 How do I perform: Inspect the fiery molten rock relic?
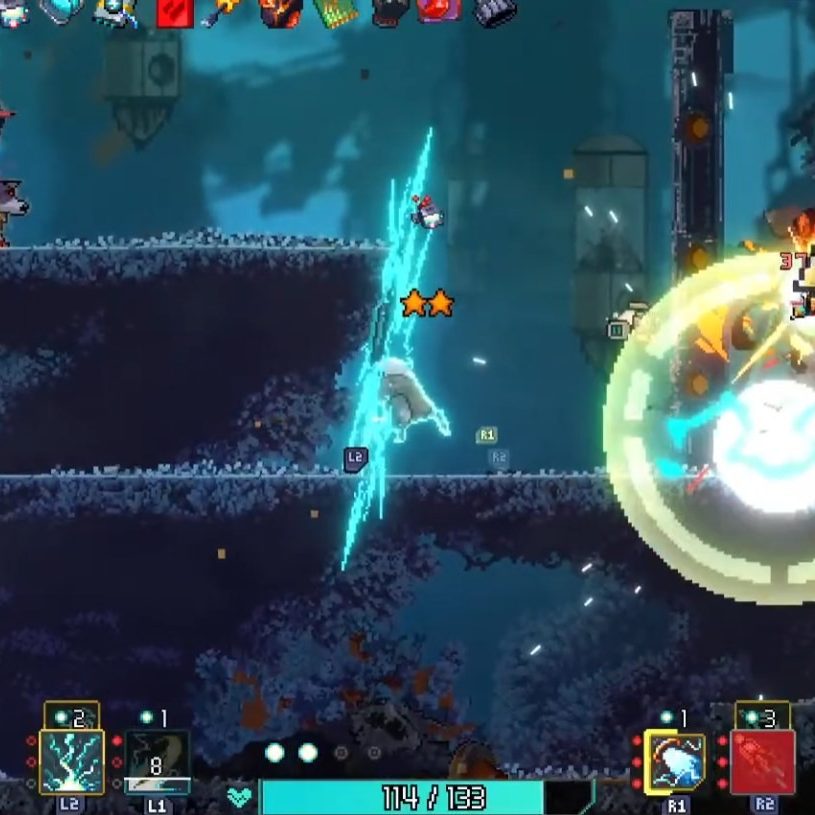(x=281, y=12)
